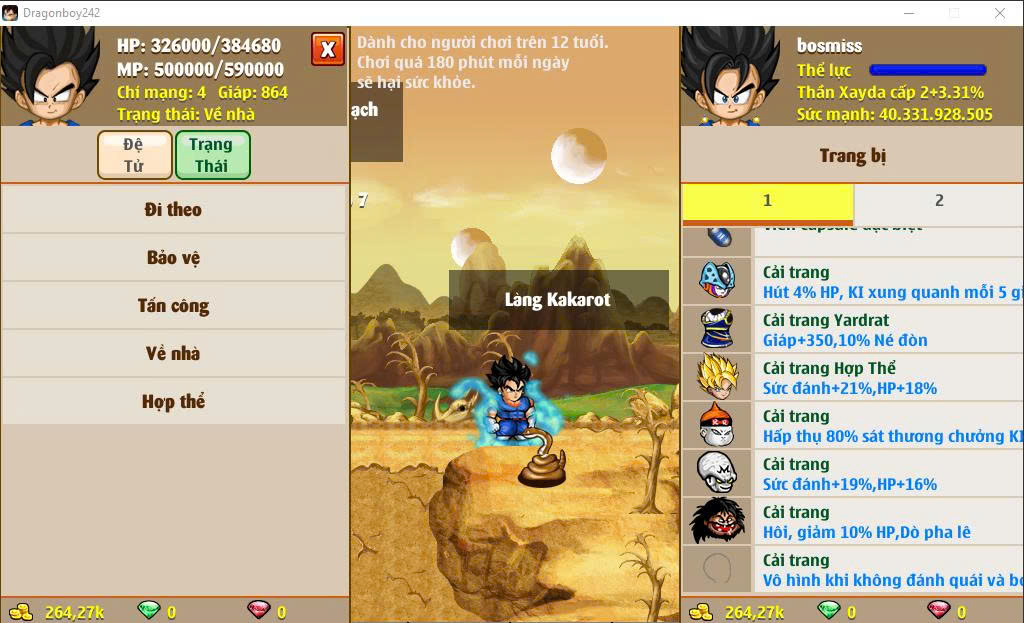Switch to the Đệ Tử tab
The height and width of the screenshot is (623, 1024).
134,155
